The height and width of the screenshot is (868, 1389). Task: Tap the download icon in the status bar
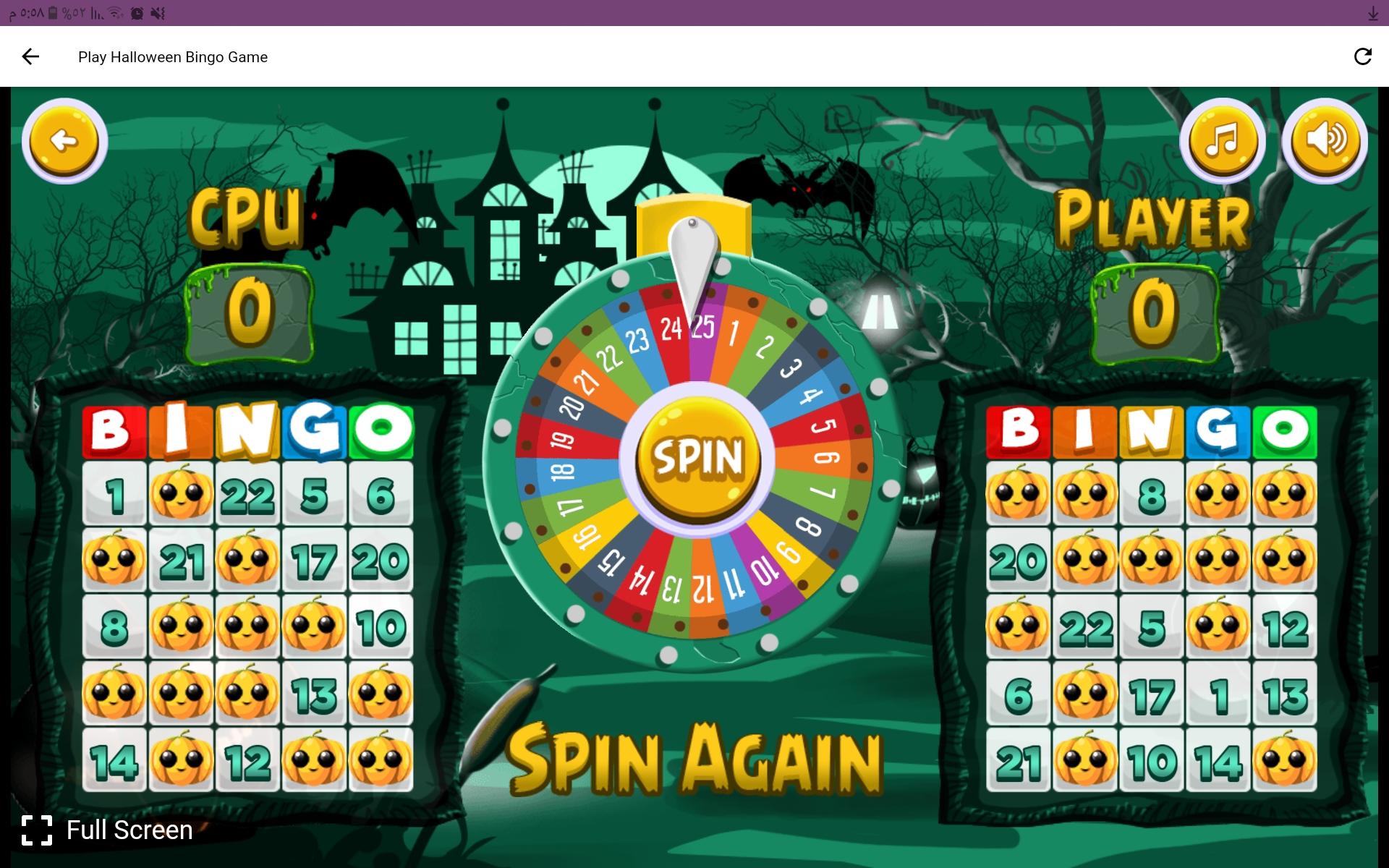coord(1373,12)
